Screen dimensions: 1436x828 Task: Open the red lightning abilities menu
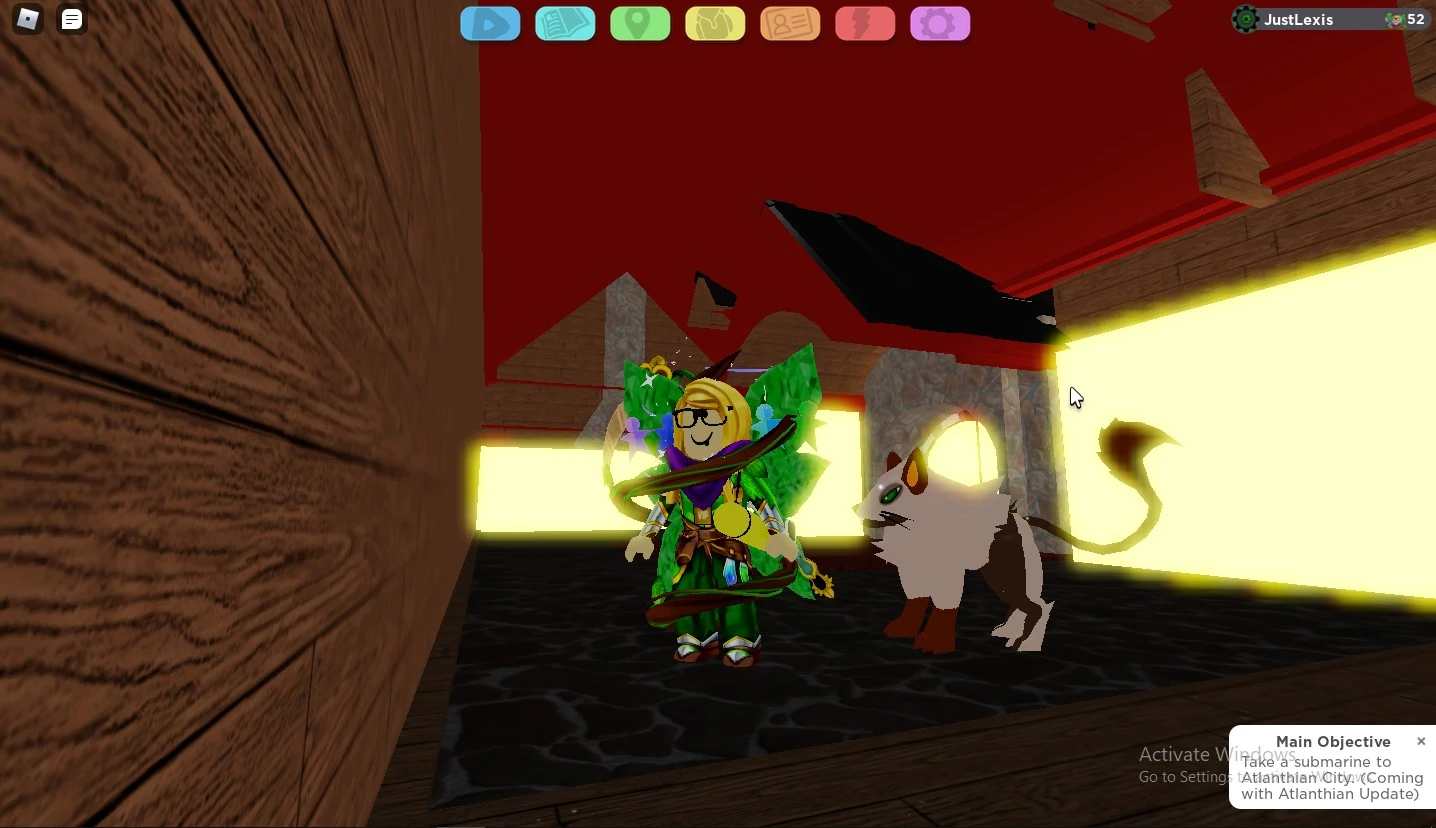(x=865, y=23)
